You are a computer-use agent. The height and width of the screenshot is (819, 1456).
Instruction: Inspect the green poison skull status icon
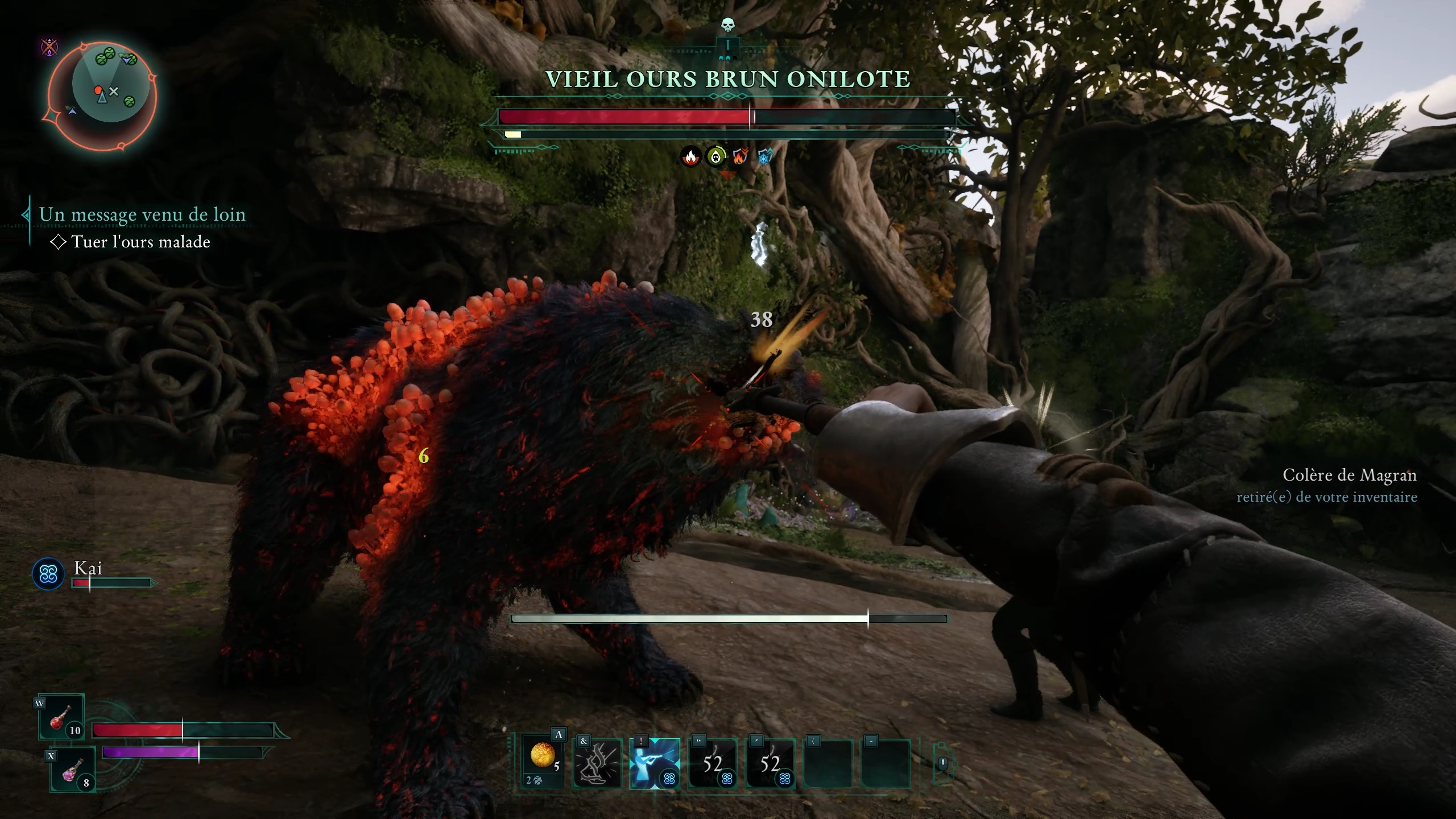click(715, 156)
